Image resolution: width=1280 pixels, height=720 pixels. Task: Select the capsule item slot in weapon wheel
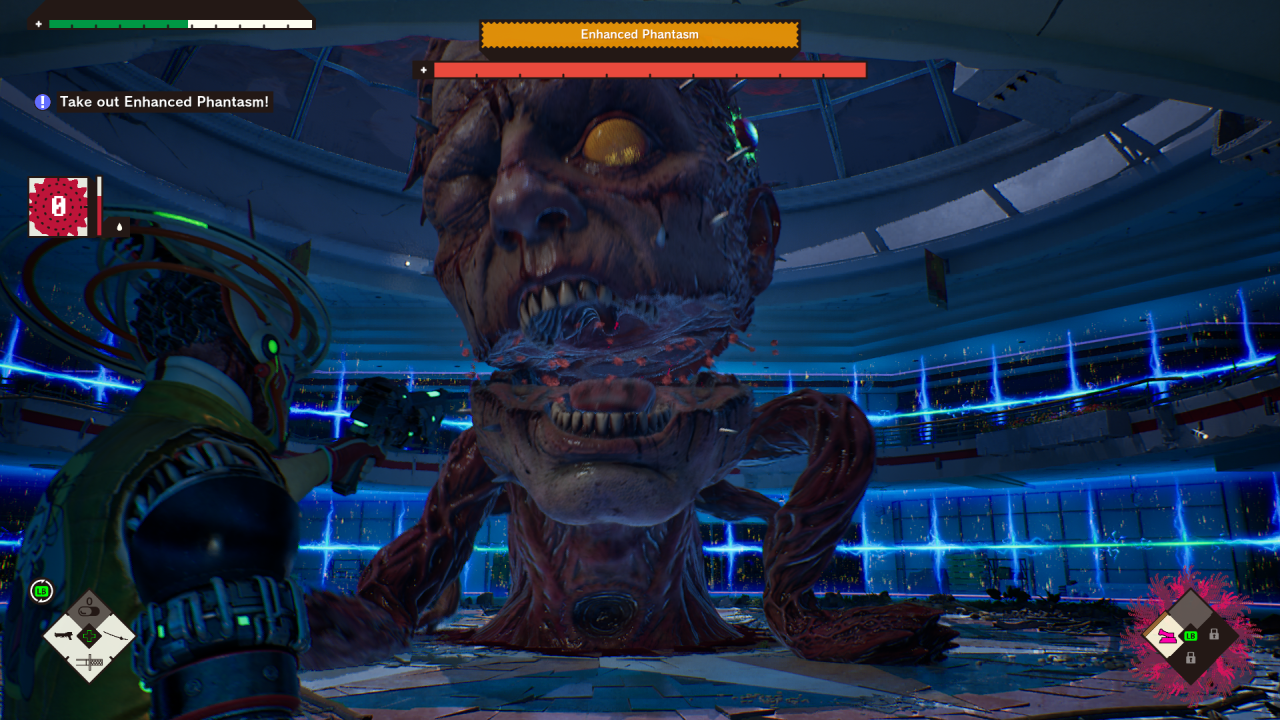[x=89, y=609]
